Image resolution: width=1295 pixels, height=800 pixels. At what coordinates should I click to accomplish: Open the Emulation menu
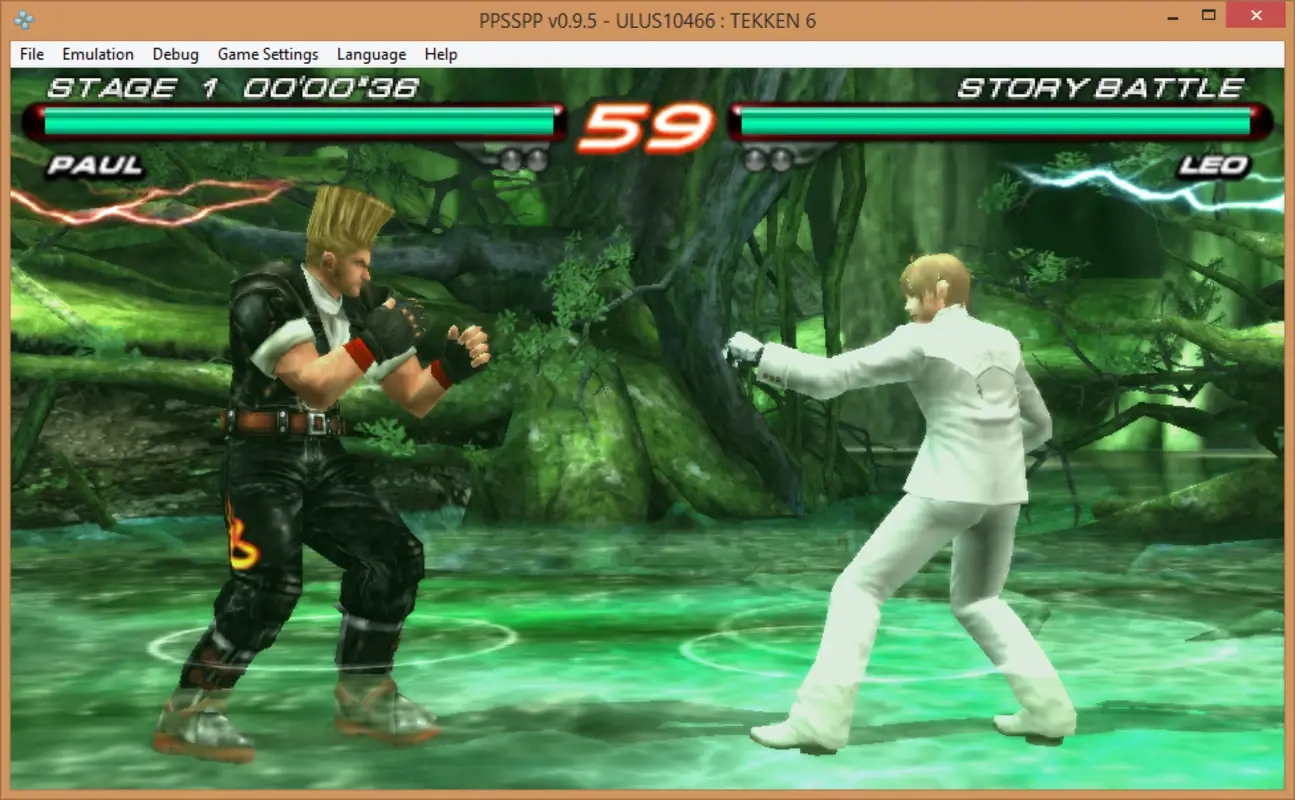click(x=97, y=54)
